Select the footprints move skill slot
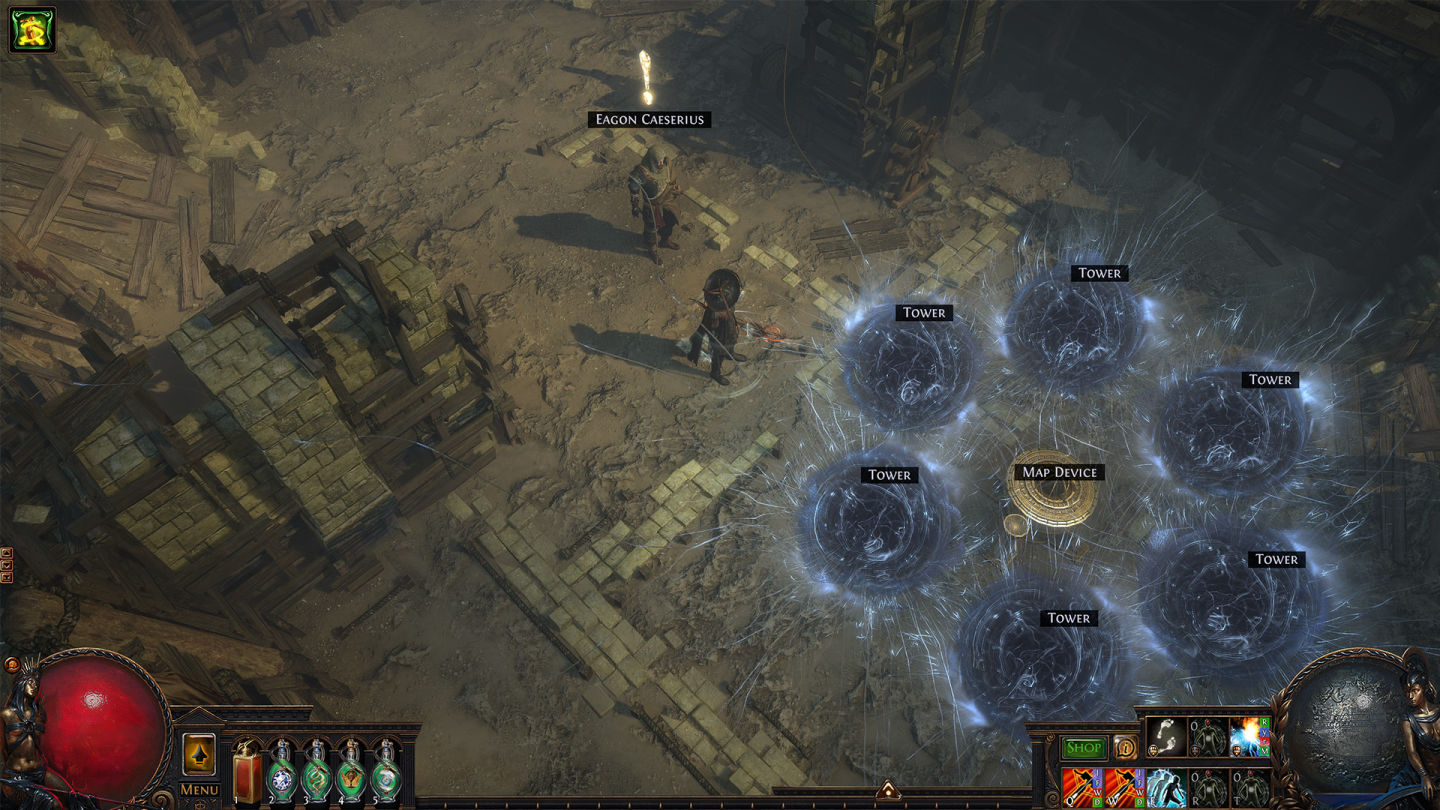The height and width of the screenshot is (810, 1440). point(1166,738)
